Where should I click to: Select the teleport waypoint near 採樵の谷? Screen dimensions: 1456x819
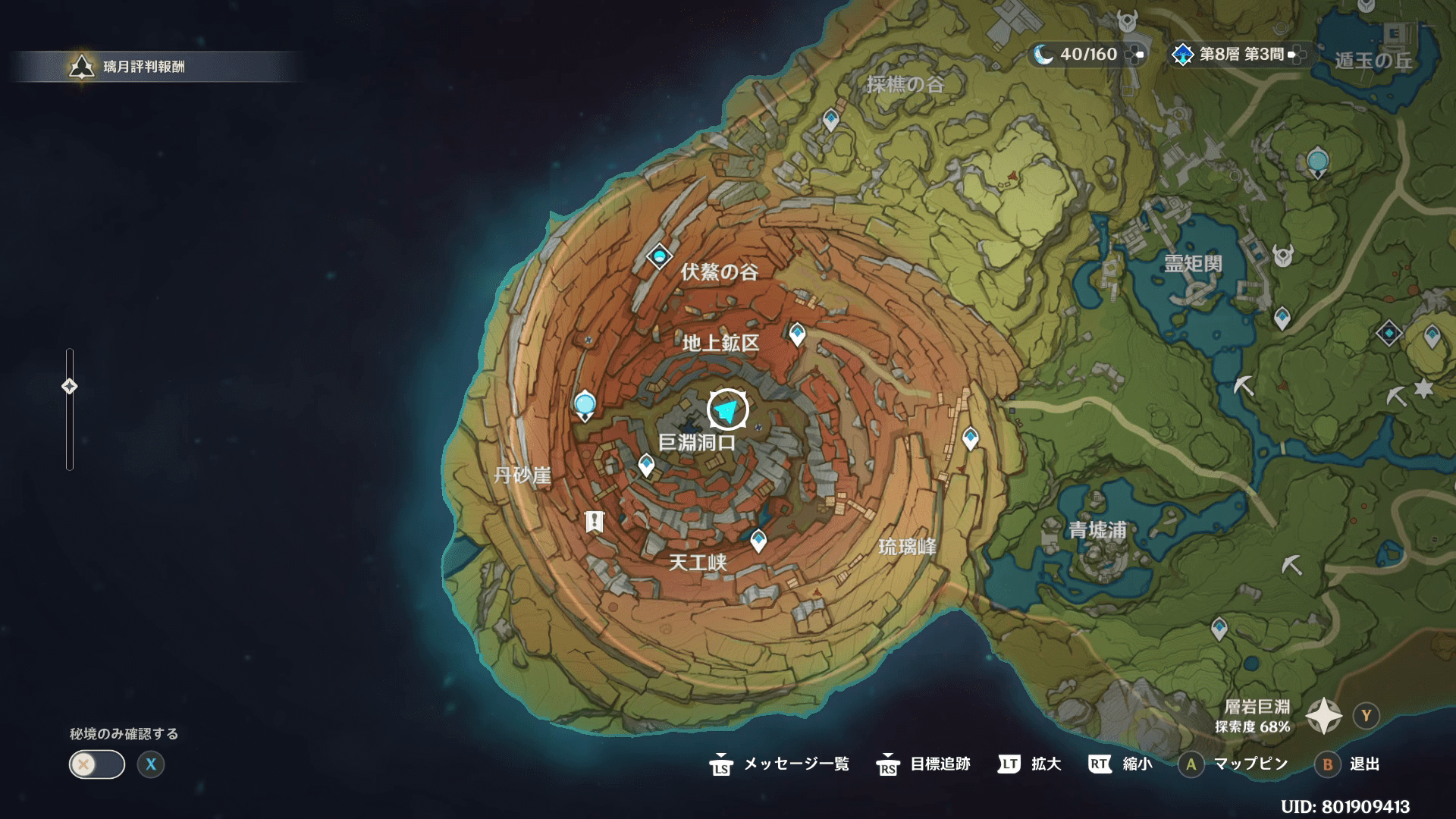831,119
